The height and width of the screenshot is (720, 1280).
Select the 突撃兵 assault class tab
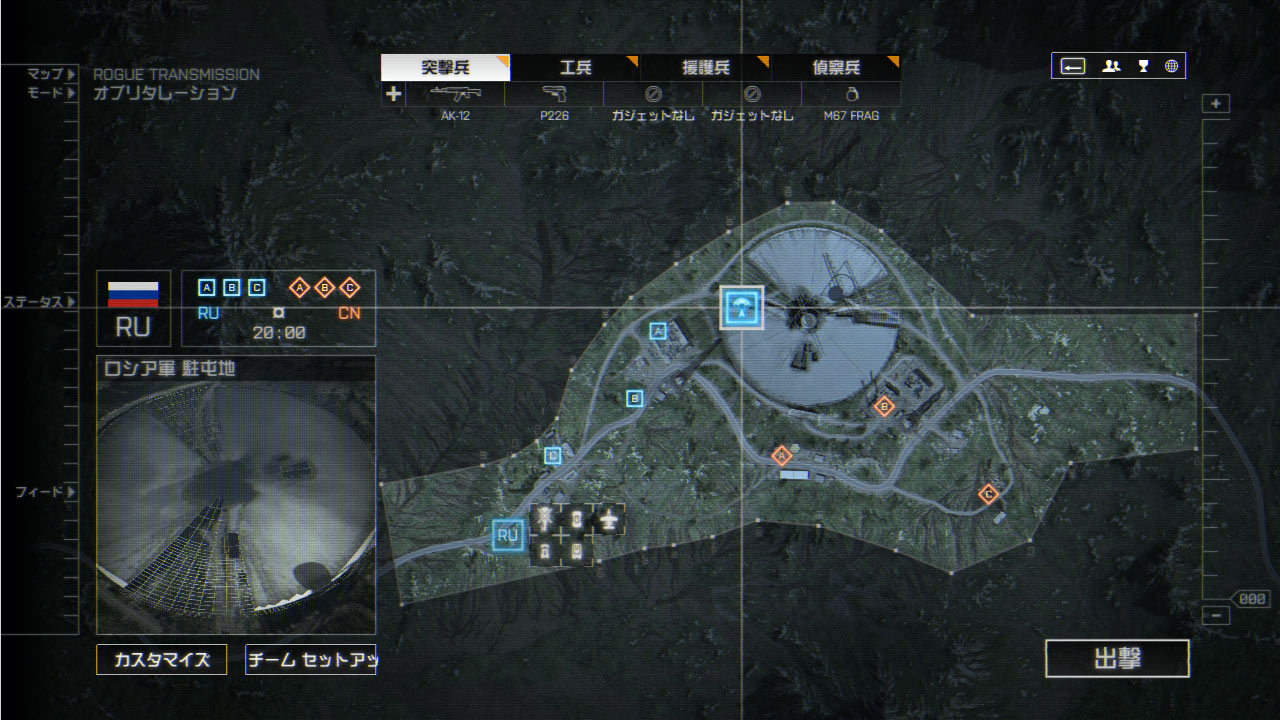click(445, 68)
